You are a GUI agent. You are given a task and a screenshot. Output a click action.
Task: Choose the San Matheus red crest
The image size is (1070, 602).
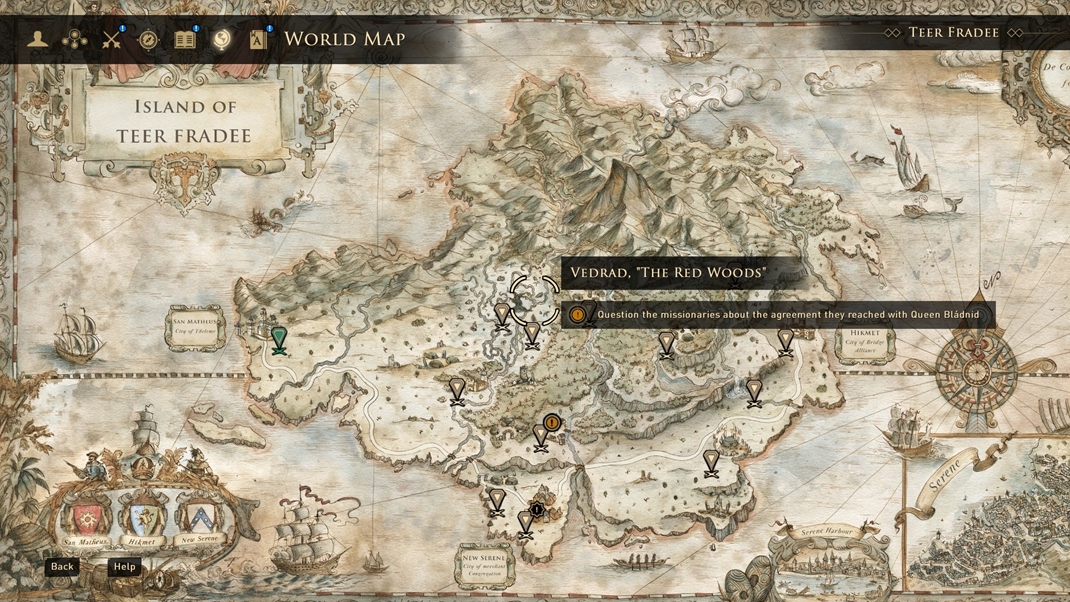tap(87, 517)
